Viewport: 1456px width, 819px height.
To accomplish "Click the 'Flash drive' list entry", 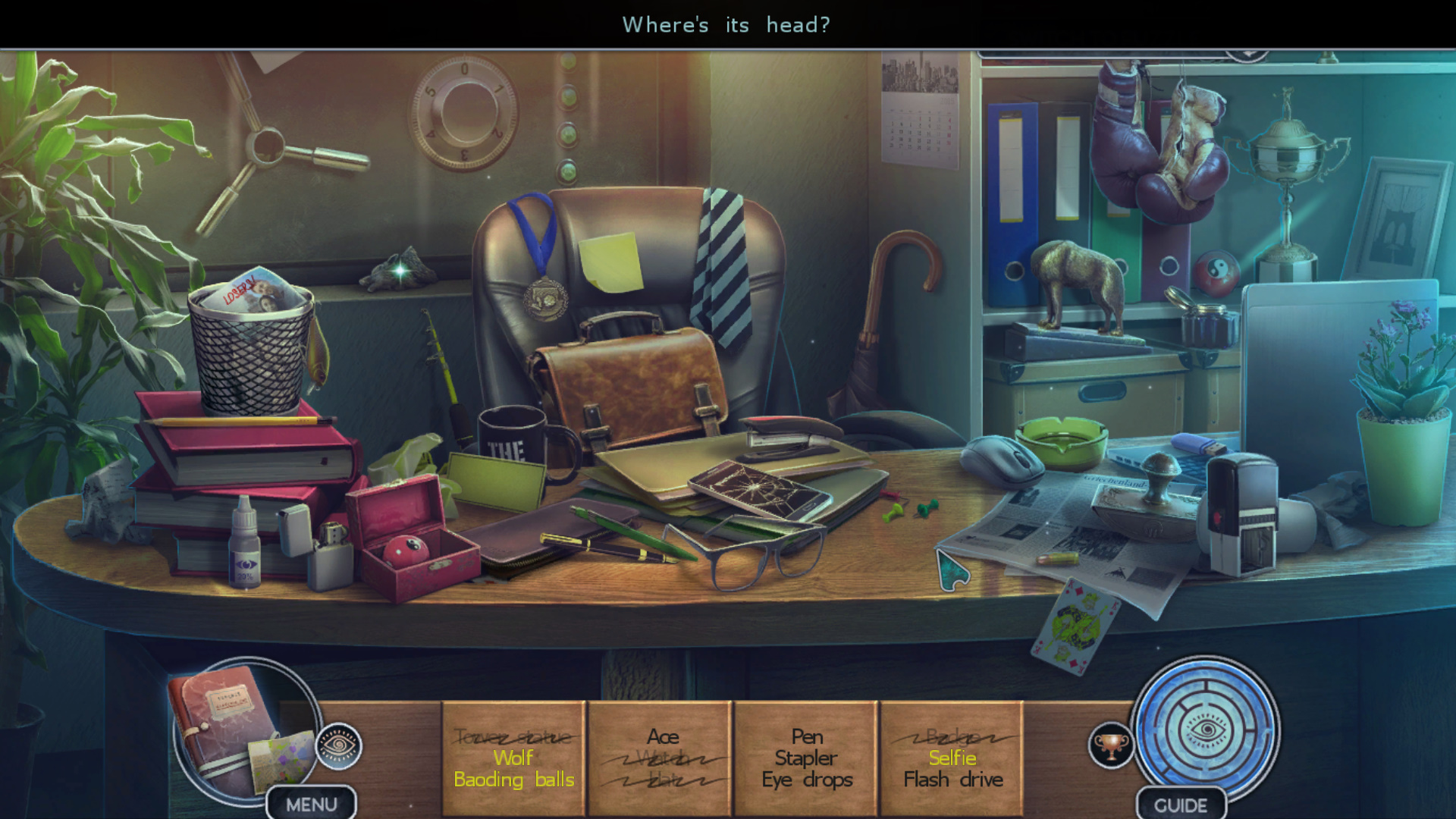I will (x=952, y=780).
